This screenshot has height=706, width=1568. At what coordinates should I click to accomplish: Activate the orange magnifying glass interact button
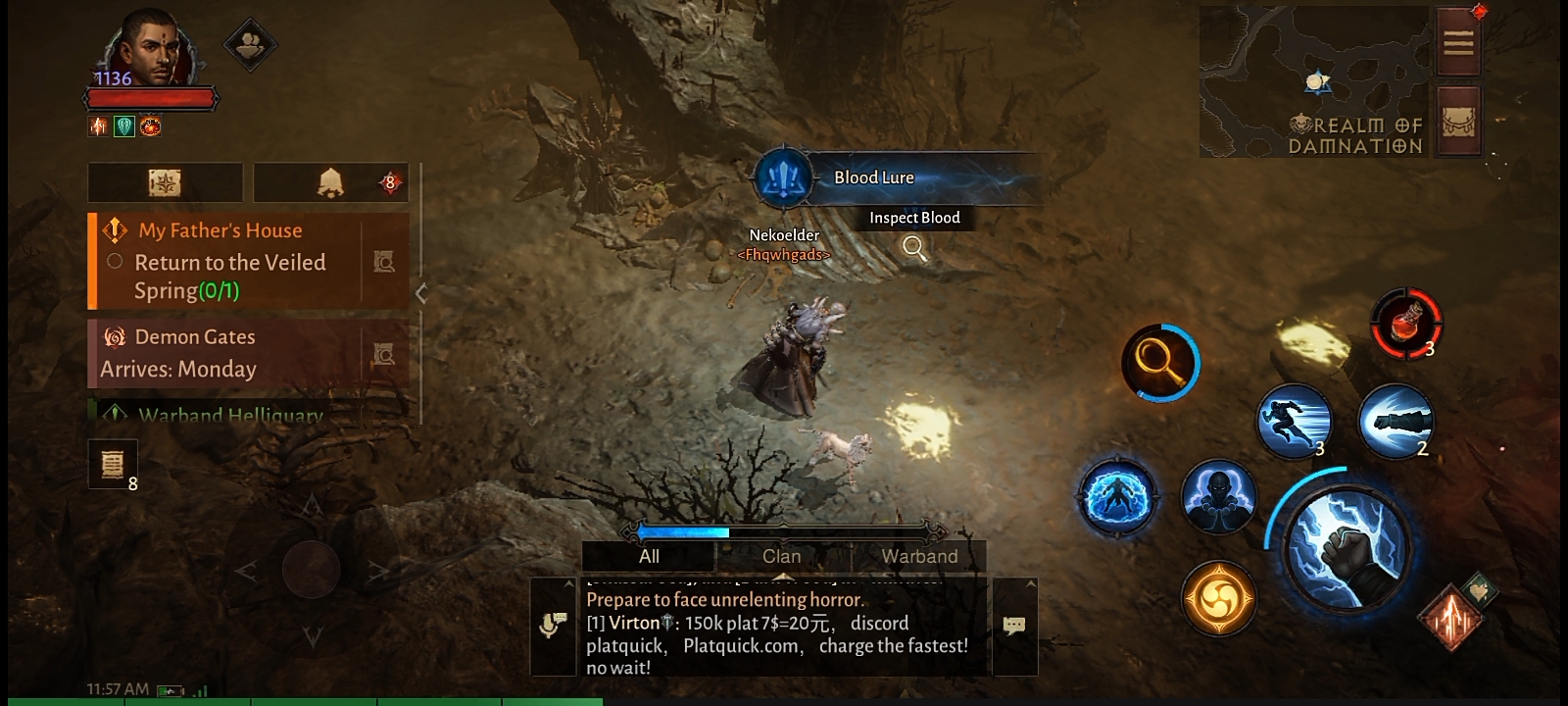tap(1159, 363)
